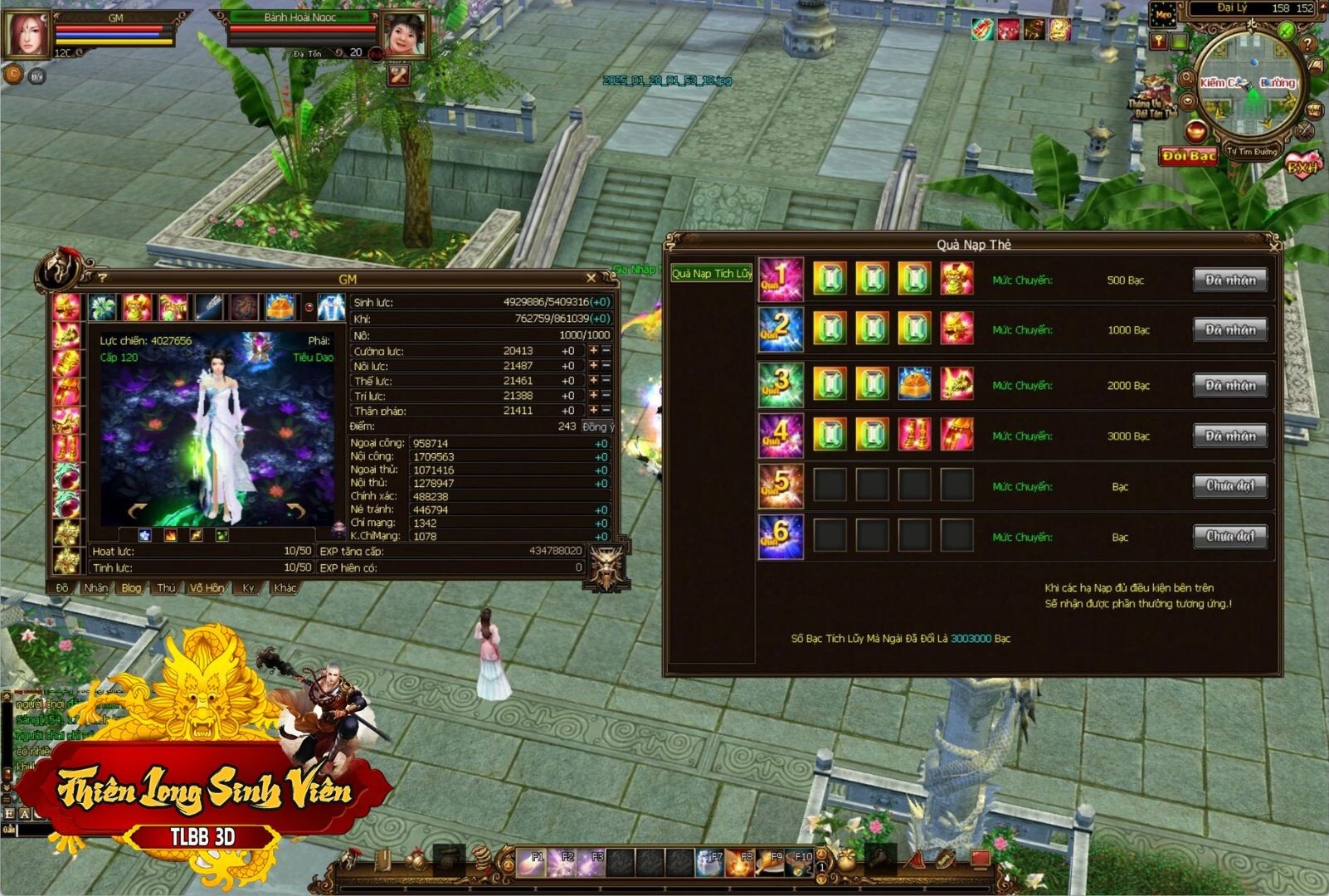This screenshot has width=1329, height=896.
Task: Click Đã nhận for the 3000 Bạc reward
Action: [x=1229, y=436]
